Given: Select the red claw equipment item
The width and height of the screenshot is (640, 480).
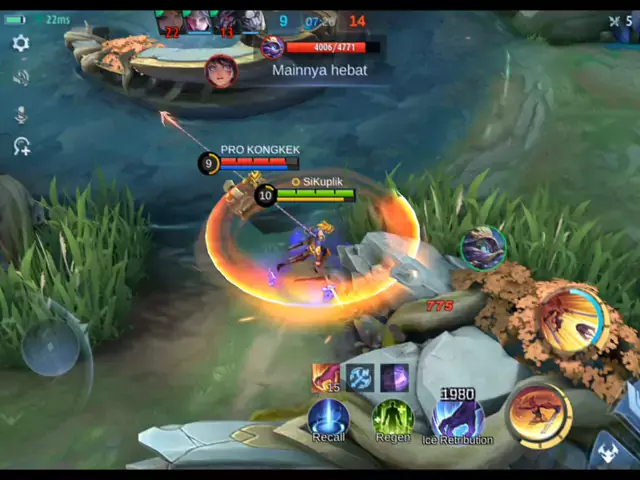Looking at the screenshot, I should click(326, 378).
